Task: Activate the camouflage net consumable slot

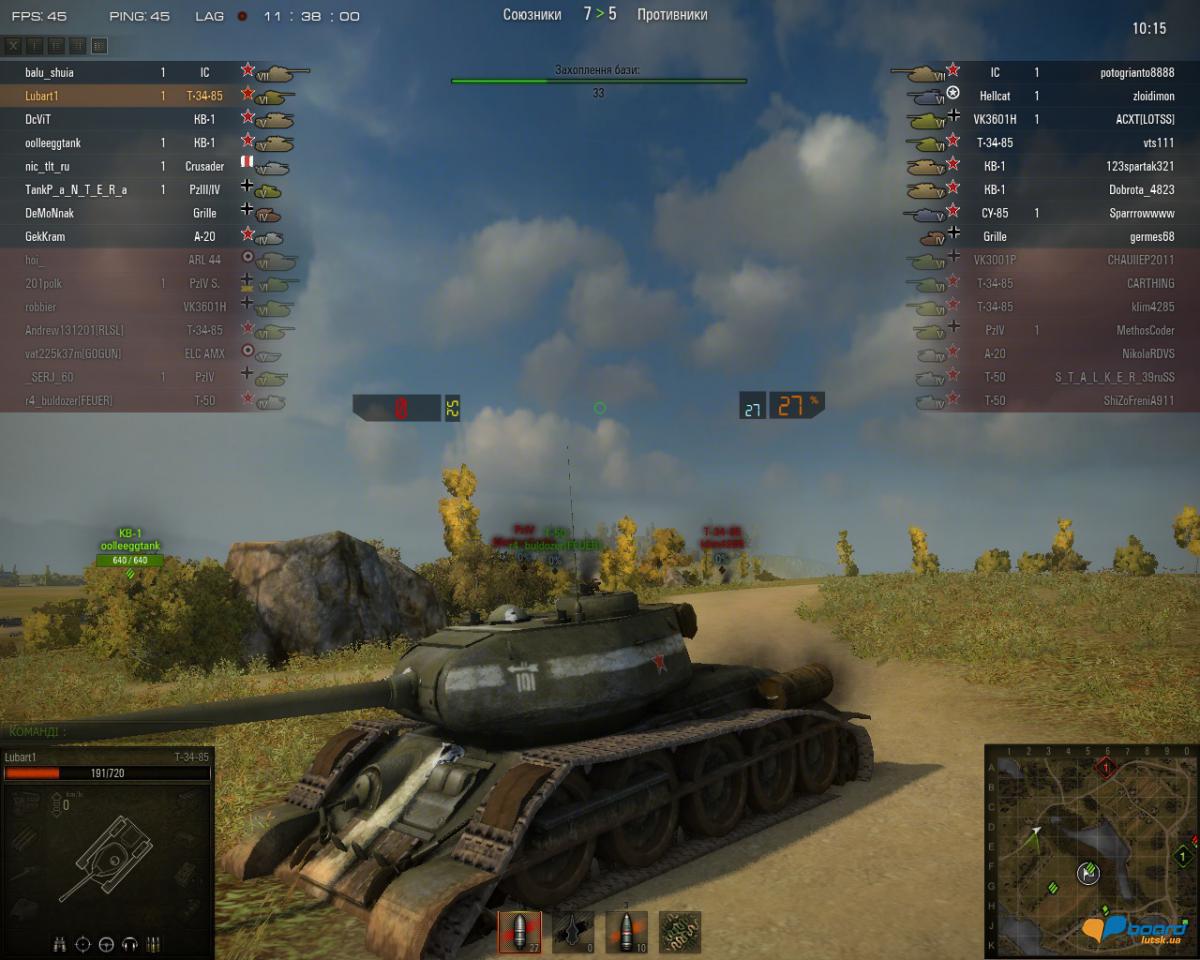Action: coord(680,932)
